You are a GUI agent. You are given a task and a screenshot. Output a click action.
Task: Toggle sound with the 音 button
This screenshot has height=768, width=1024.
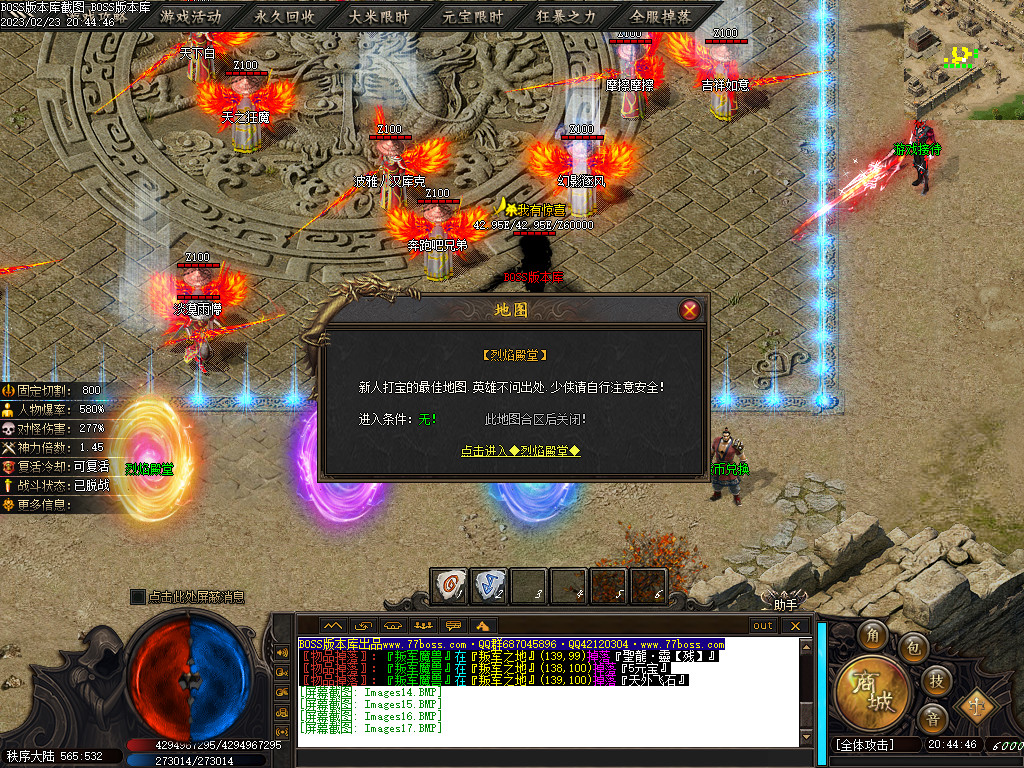(x=932, y=718)
